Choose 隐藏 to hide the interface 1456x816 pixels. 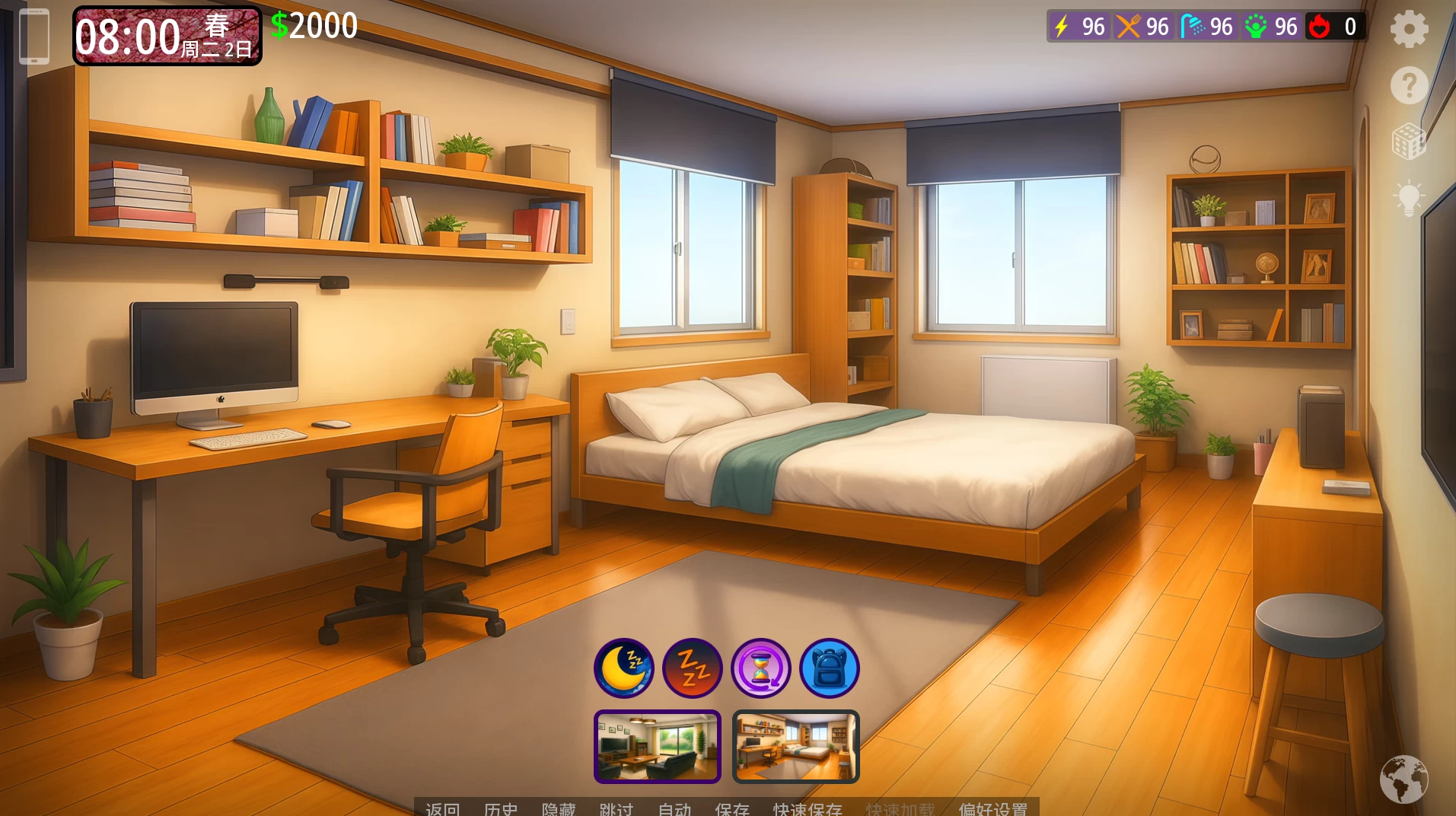559,809
